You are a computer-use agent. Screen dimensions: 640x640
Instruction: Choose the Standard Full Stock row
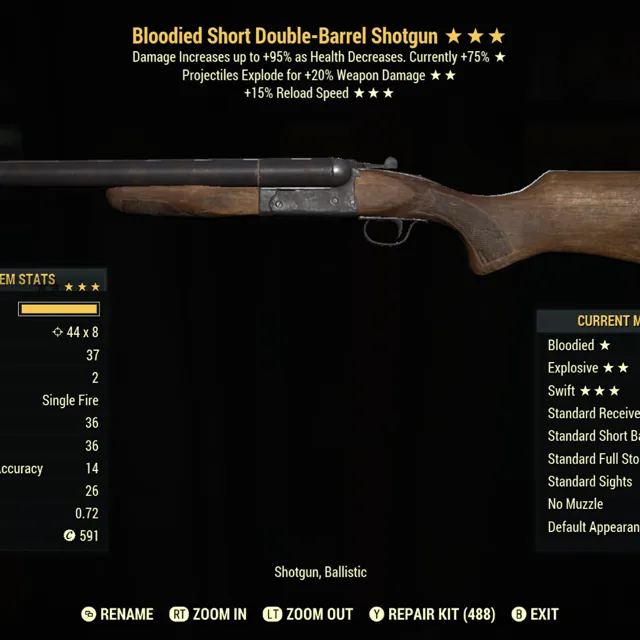(x=593, y=459)
